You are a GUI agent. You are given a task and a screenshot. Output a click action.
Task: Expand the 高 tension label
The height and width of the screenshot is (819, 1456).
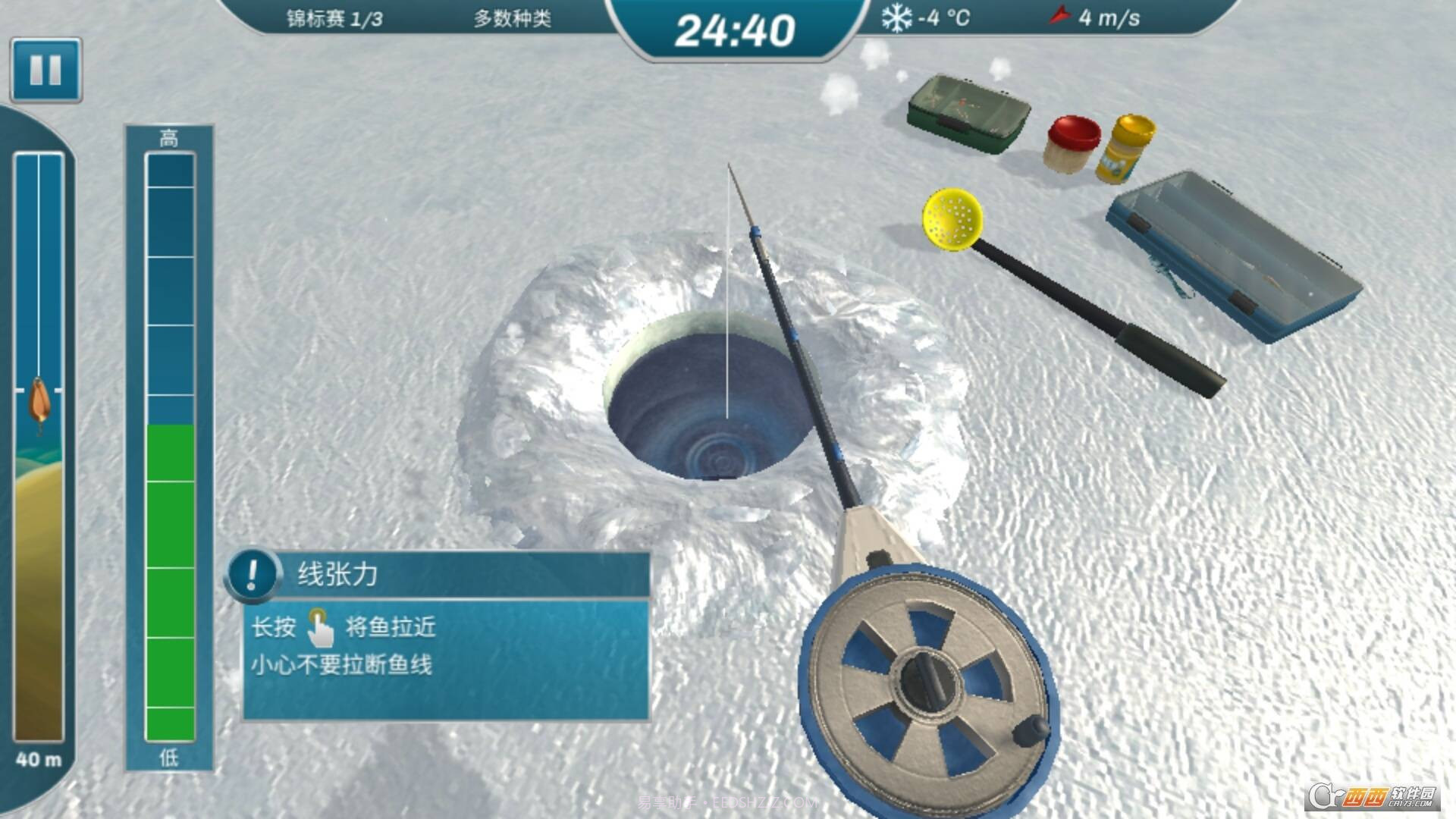click(x=168, y=138)
